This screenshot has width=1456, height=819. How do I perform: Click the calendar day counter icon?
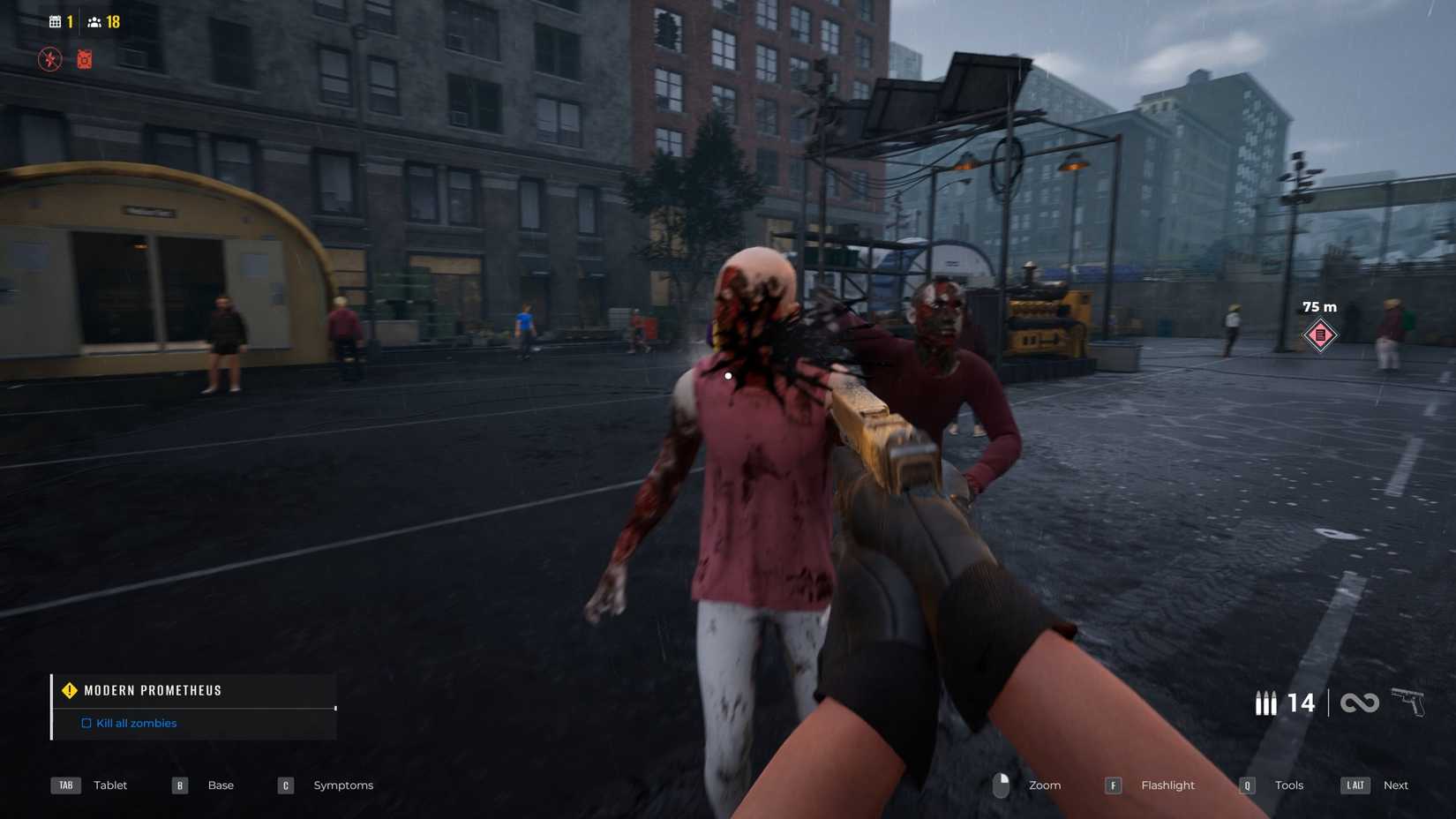point(57,20)
